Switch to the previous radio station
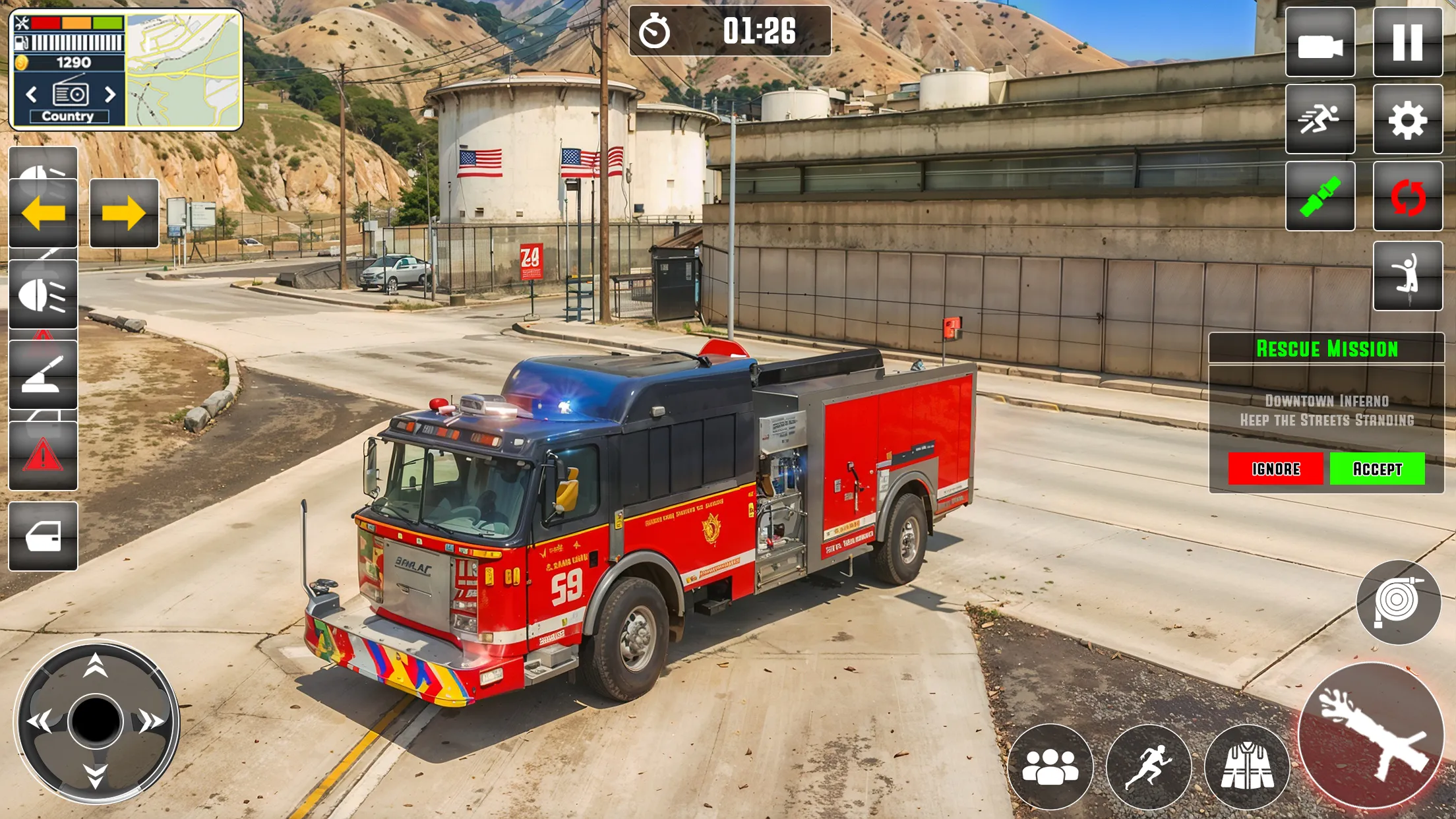The height and width of the screenshot is (819, 1456). tap(31, 95)
